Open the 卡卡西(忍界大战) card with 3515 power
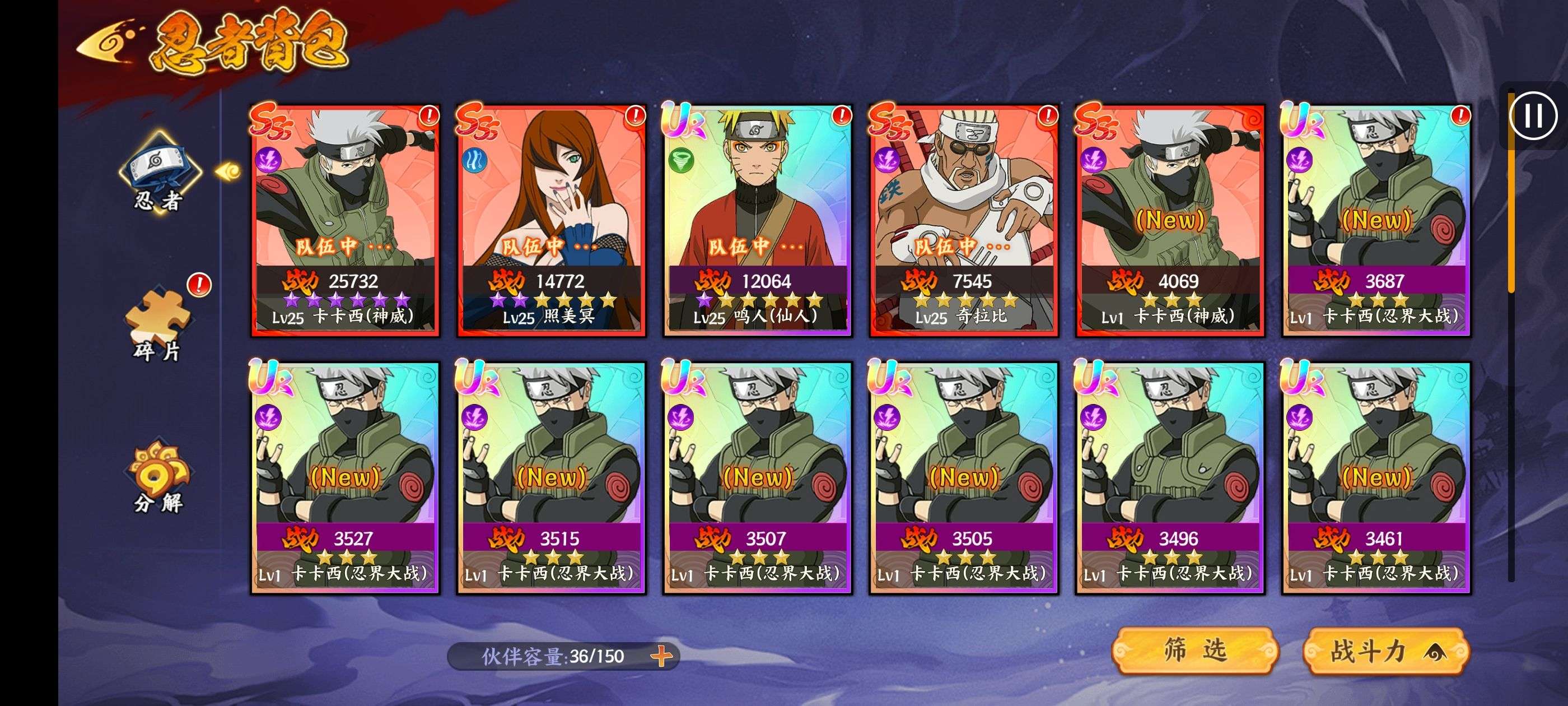The image size is (1568, 706). click(x=551, y=477)
